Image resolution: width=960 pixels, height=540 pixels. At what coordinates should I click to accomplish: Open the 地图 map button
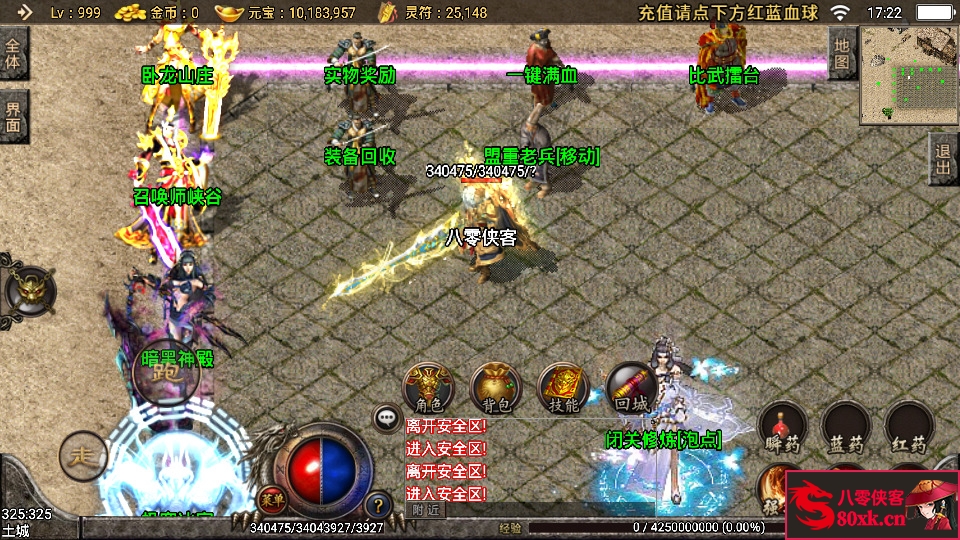[843, 54]
